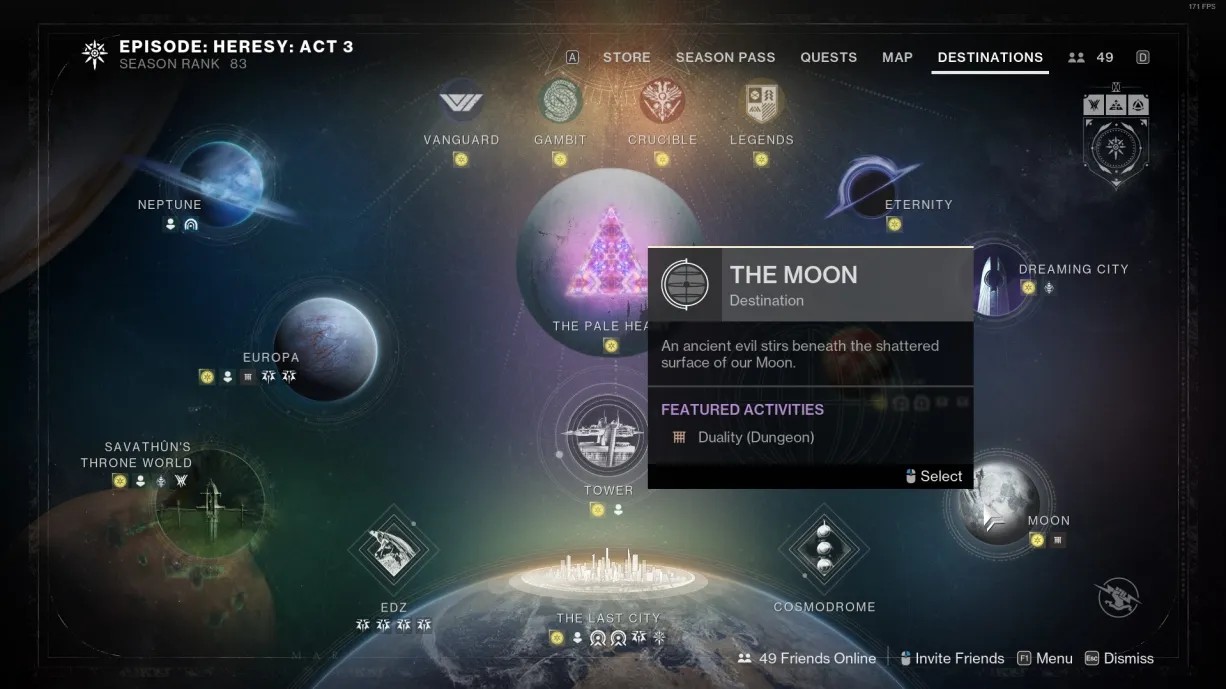Open The Last City destination
Viewport: 1226px width, 689px height.
click(608, 574)
